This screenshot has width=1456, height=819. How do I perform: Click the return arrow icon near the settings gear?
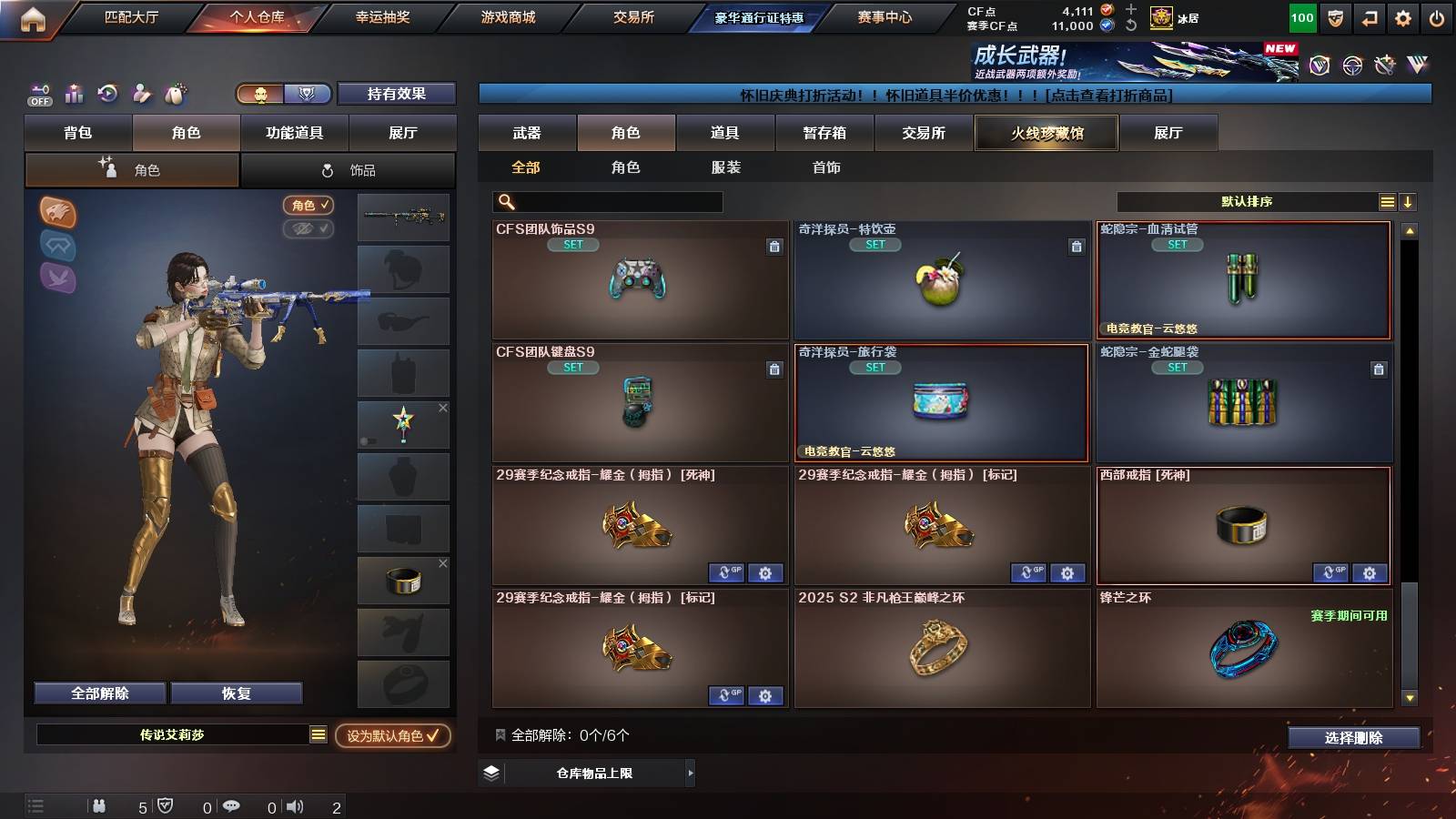(x=1370, y=16)
